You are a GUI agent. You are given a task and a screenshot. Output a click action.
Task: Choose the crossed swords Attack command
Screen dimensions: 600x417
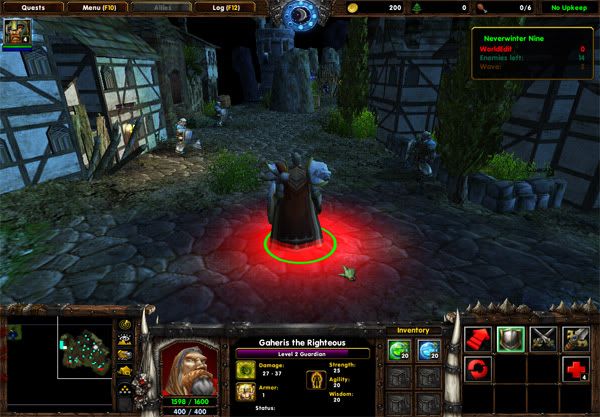[543, 340]
